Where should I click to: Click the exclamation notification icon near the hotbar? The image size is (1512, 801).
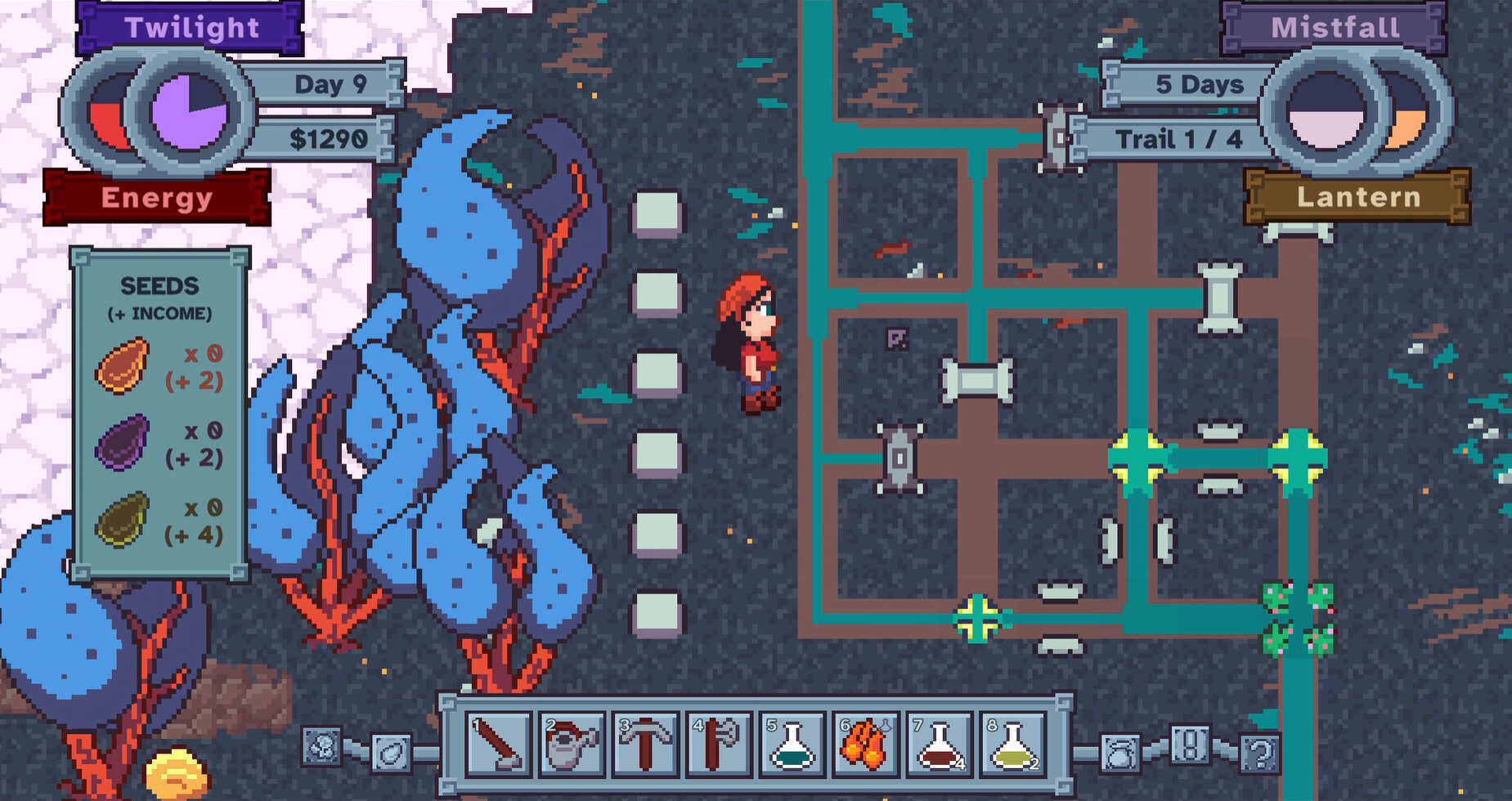tap(1190, 745)
